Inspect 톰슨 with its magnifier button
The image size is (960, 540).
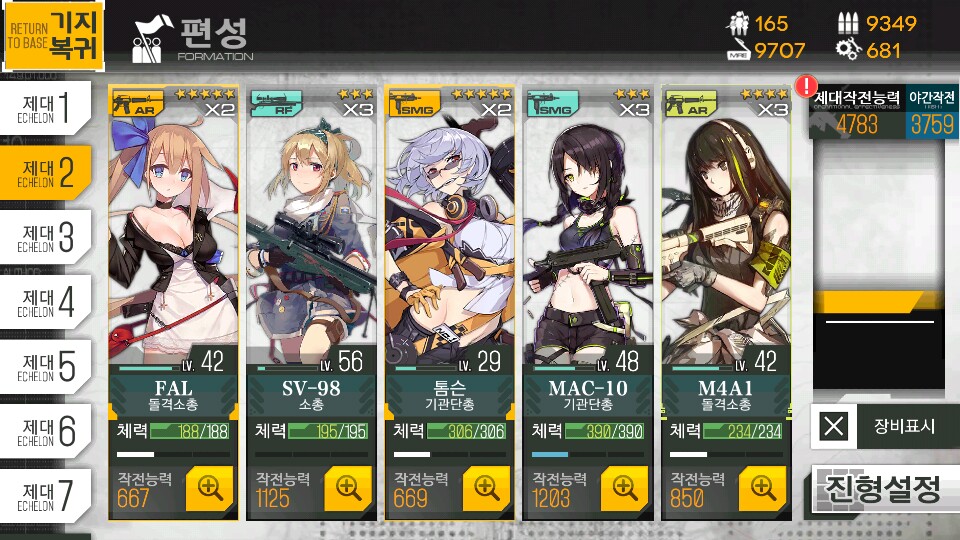(x=486, y=487)
